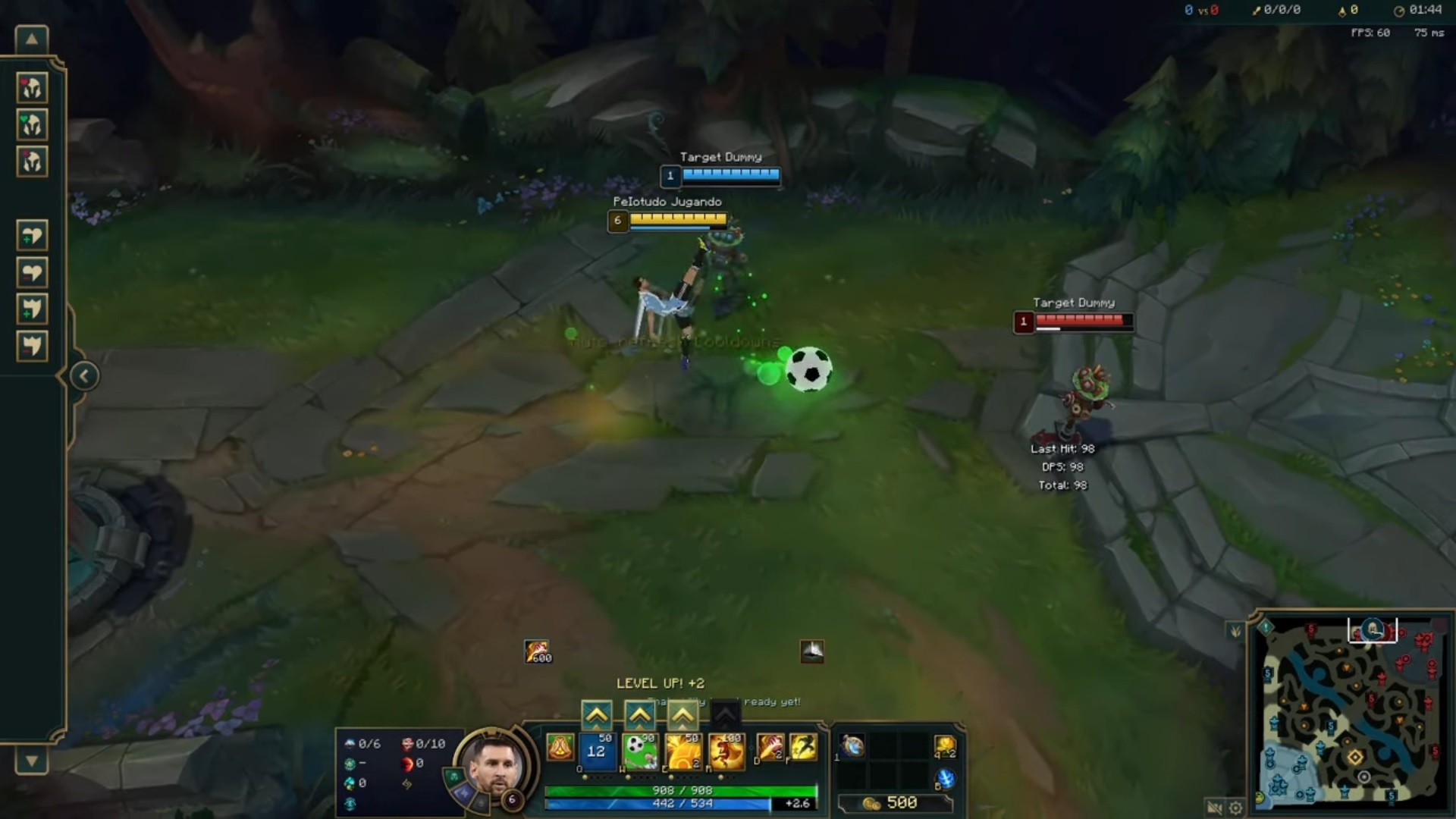Screen dimensions: 1456x819
Task: Click the up arrow atop the sidebar
Action: 32,38
